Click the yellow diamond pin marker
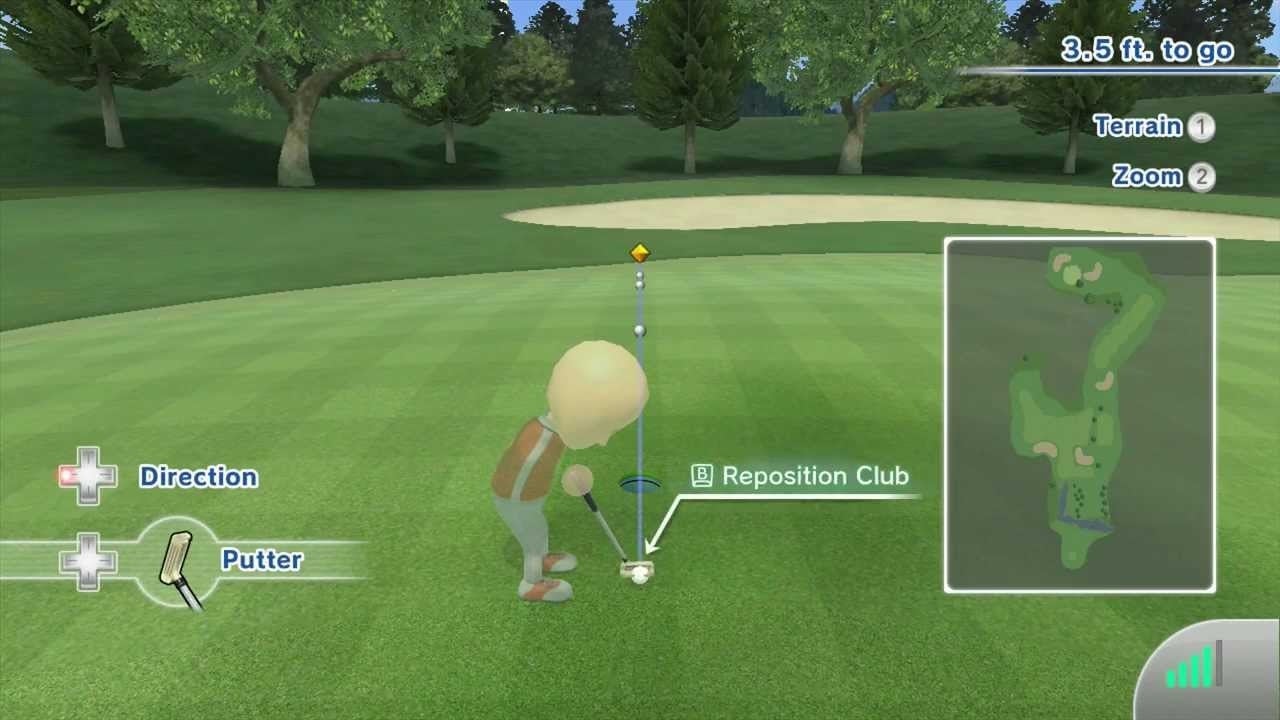Screen dimensions: 1280x720 [639, 252]
